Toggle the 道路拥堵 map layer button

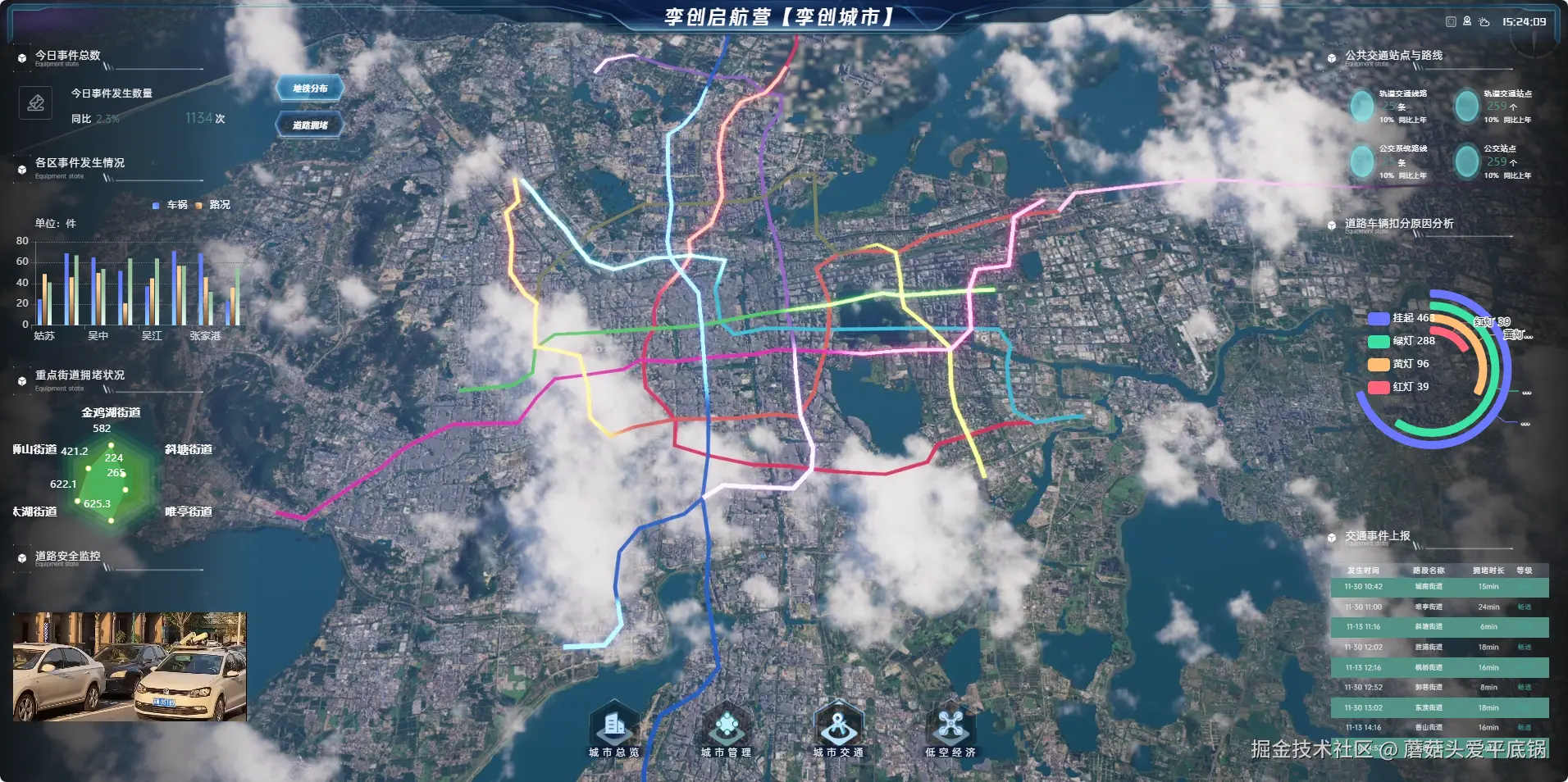point(310,125)
